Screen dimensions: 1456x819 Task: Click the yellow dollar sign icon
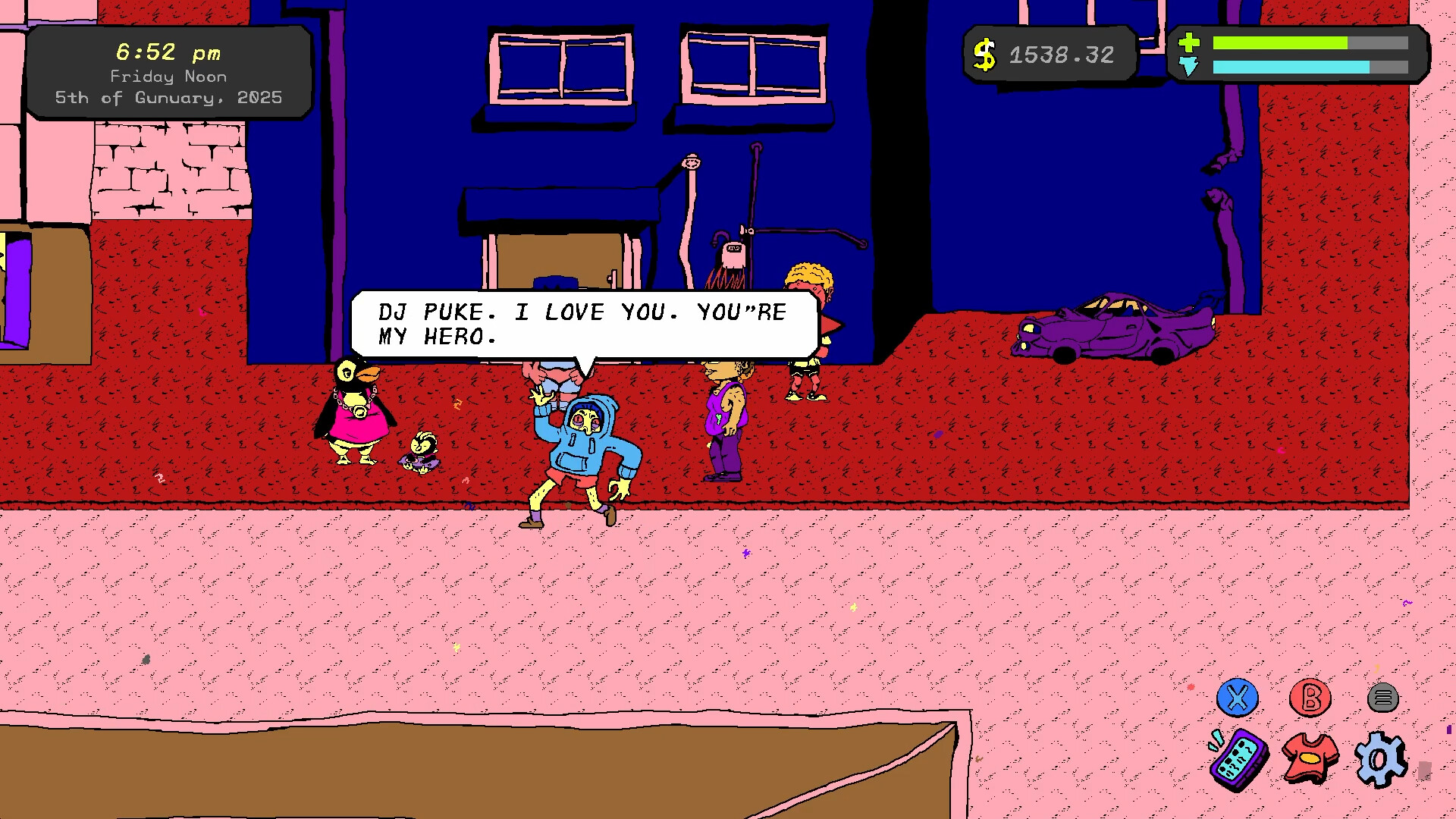(985, 52)
